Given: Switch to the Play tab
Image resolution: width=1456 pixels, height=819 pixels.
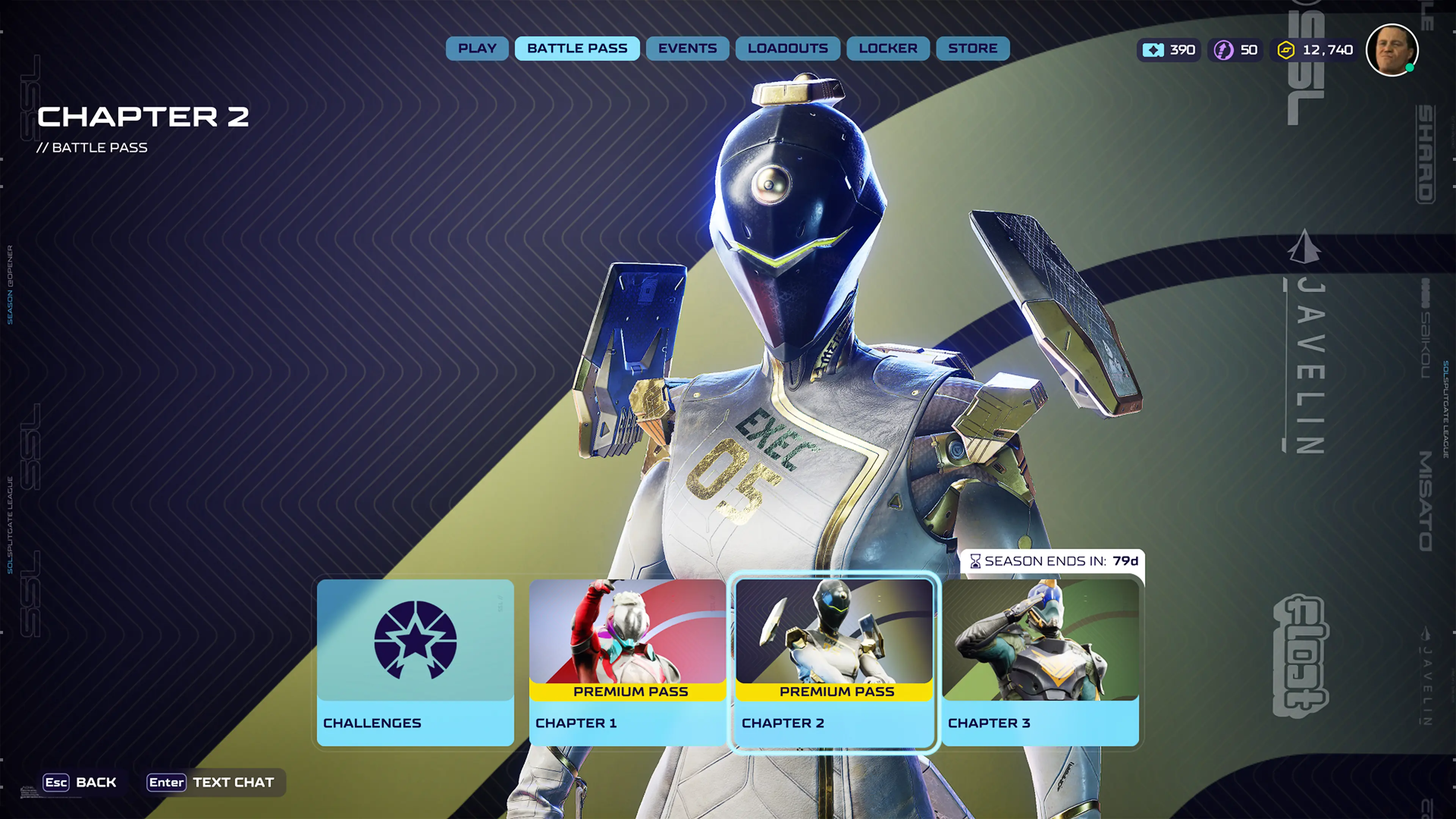Looking at the screenshot, I should 477,49.
